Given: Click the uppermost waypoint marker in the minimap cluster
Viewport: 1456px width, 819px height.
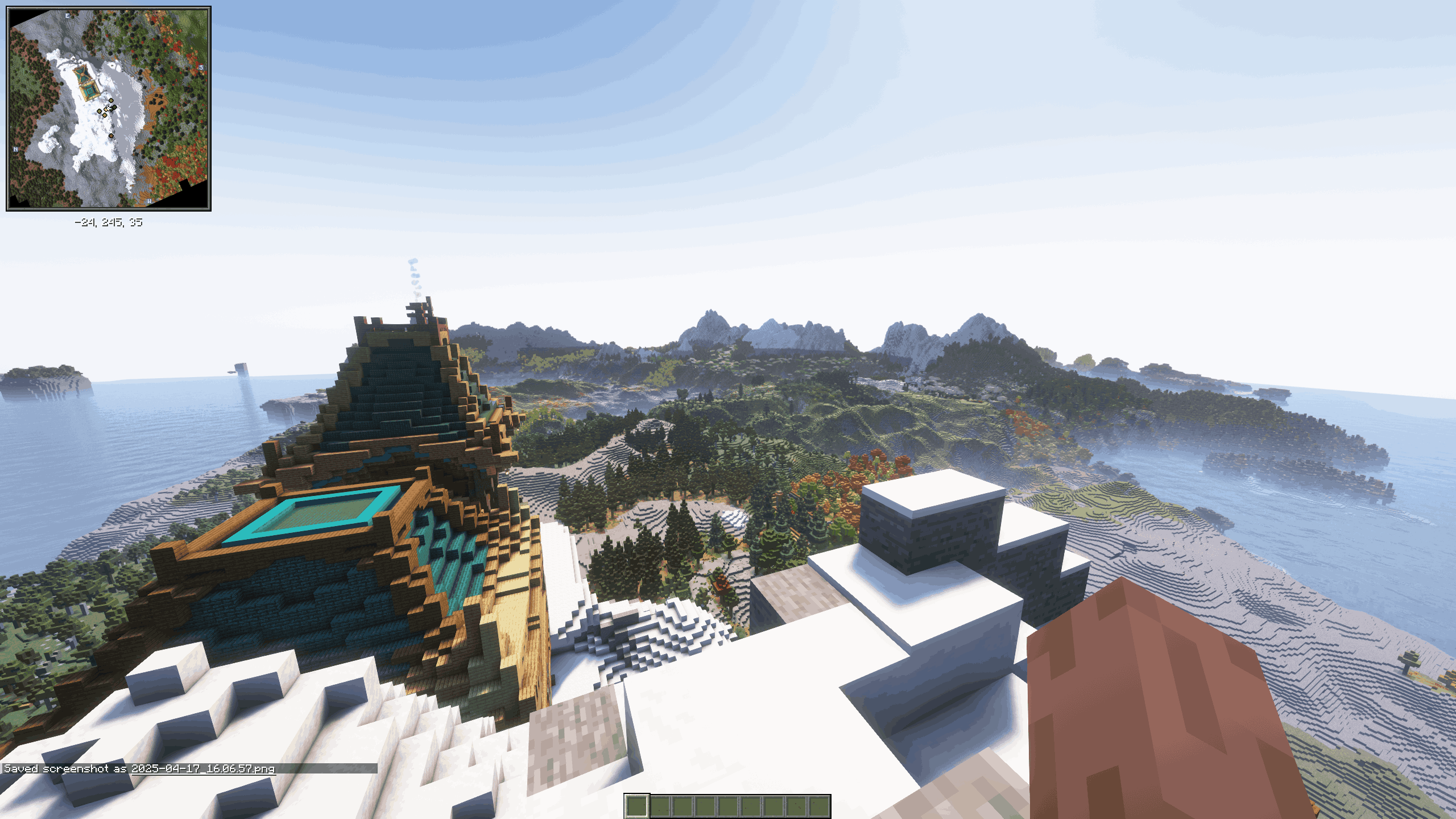Looking at the screenshot, I should 111,100.
